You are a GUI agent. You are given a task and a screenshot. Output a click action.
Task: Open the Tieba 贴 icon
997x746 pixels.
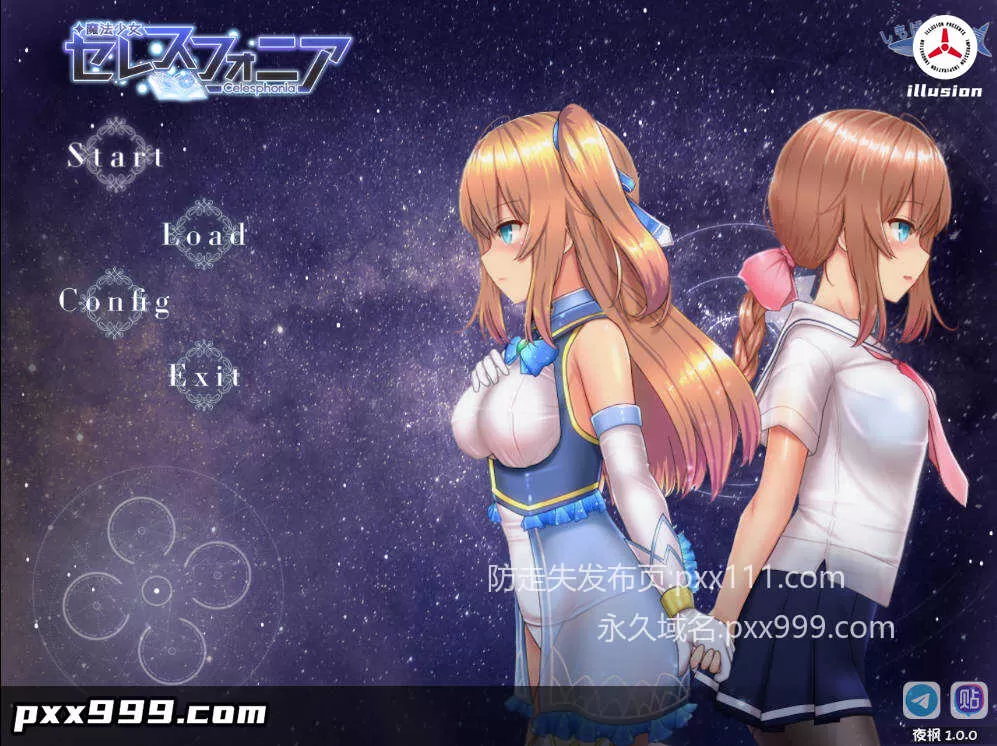pyautogui.click(x=968, y=700)
